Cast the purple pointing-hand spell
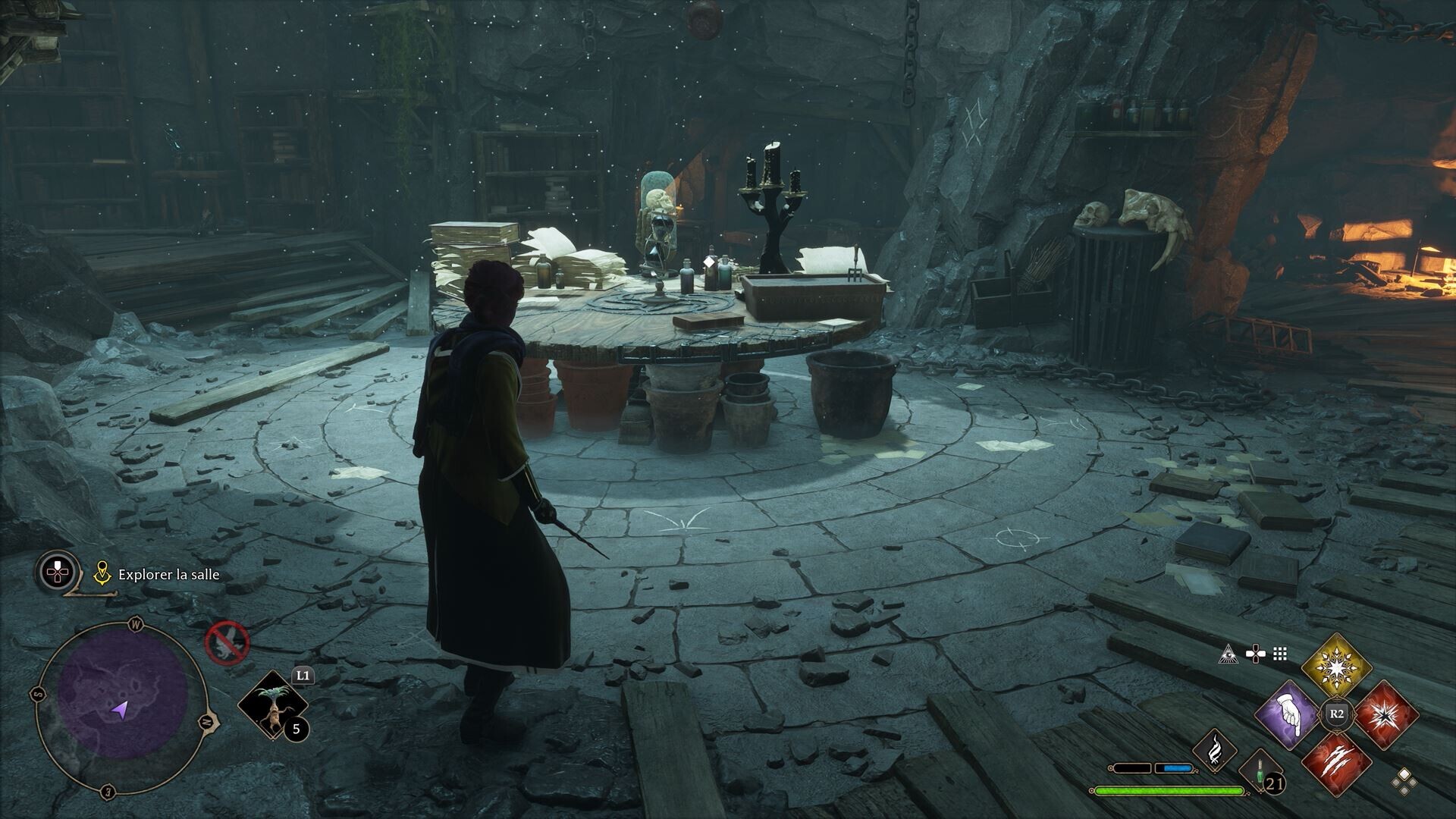Viewport: 1456px width, 819px height. (x=1288, y=715)
